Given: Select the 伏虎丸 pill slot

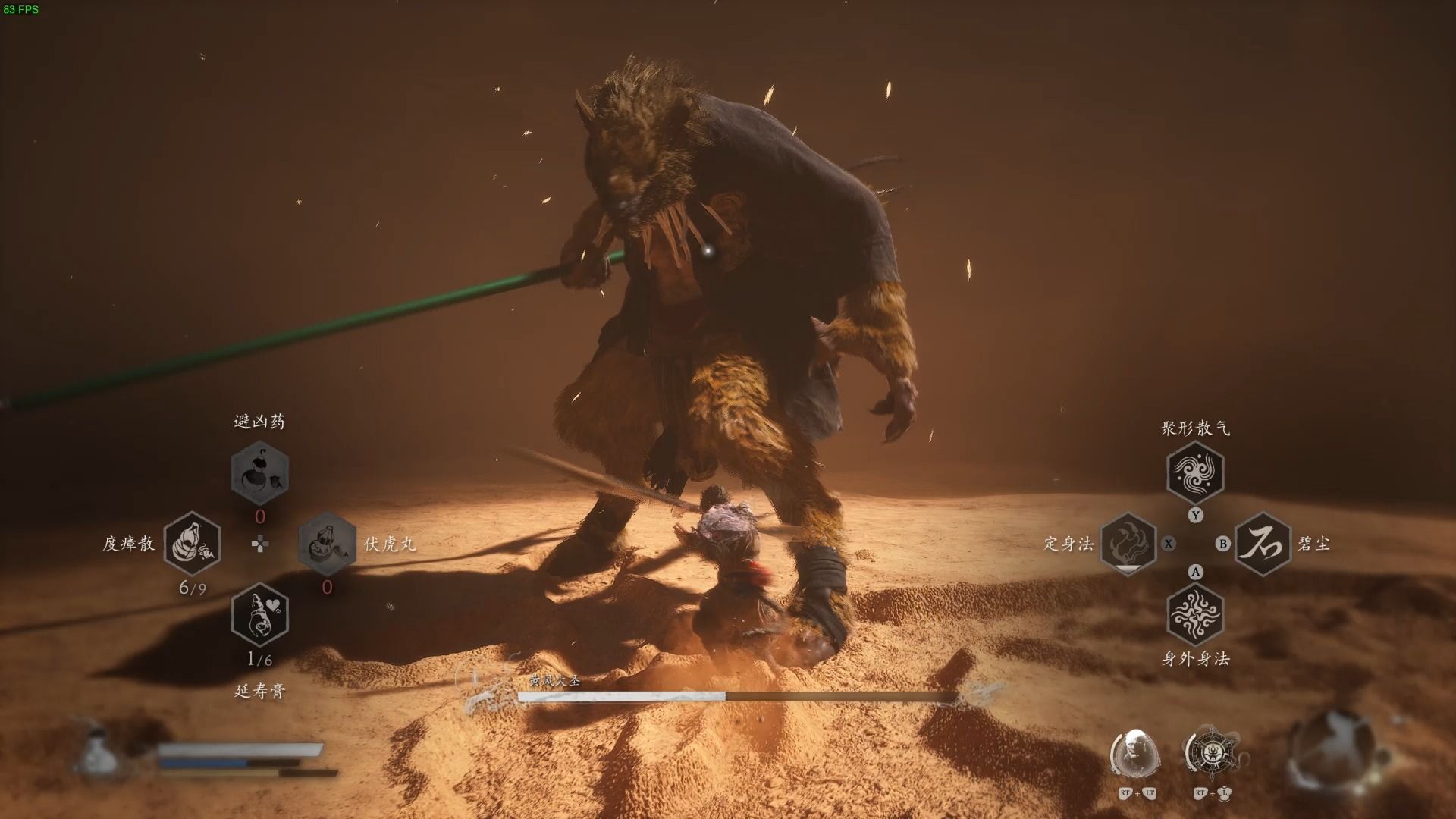Looking at the screenshot, I should point(327,543).
